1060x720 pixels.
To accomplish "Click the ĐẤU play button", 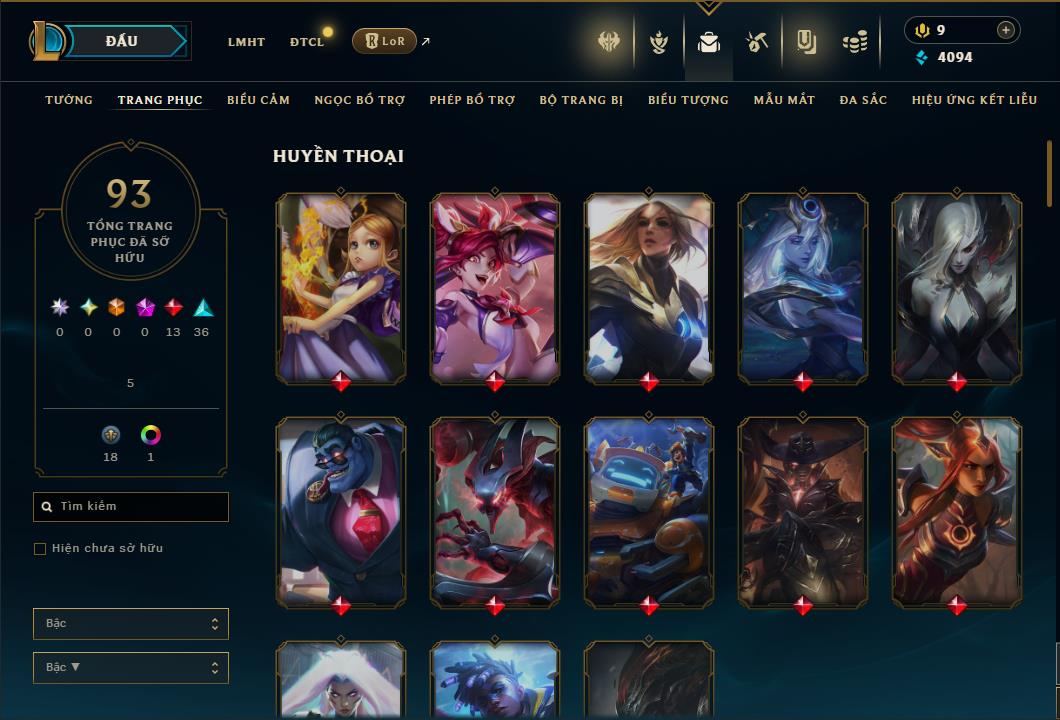I will pos(122,41).
